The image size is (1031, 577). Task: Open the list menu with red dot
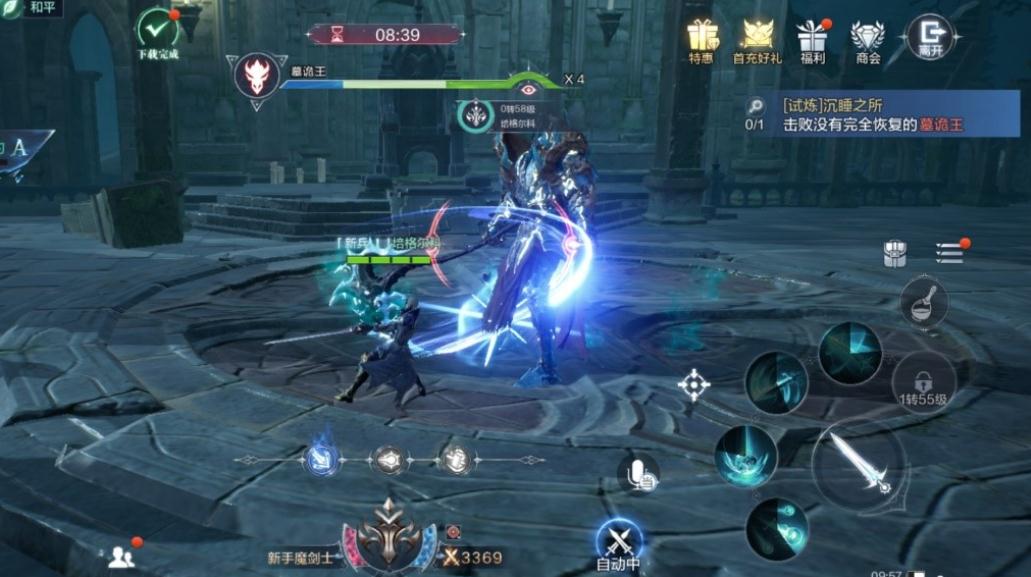point(949,252)
